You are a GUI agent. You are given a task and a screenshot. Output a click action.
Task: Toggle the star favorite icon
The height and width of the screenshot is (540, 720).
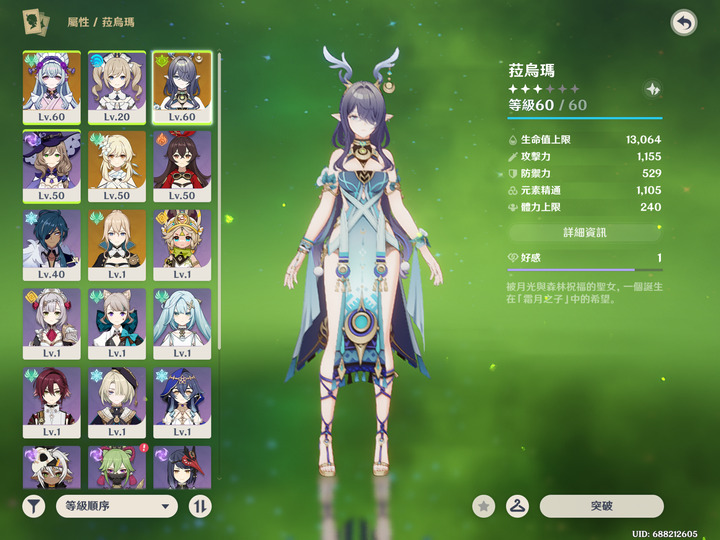tap(484, 506)
